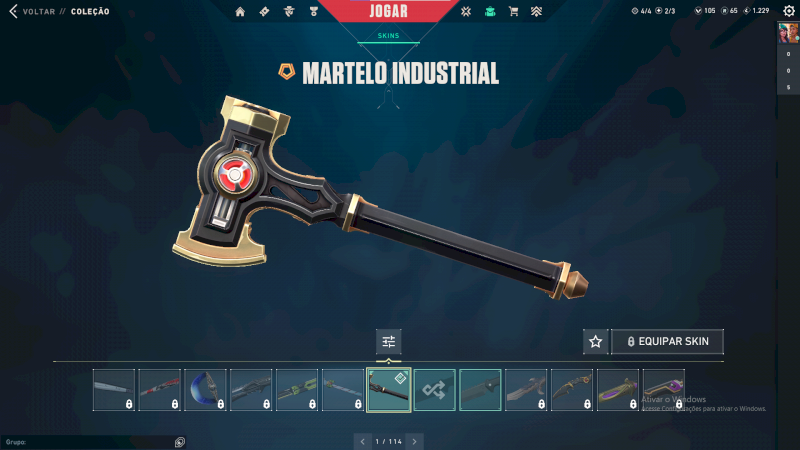The image size is (800, 450).
Task: Select the red and black shotgun skin thumbnail
Action: 159,390
